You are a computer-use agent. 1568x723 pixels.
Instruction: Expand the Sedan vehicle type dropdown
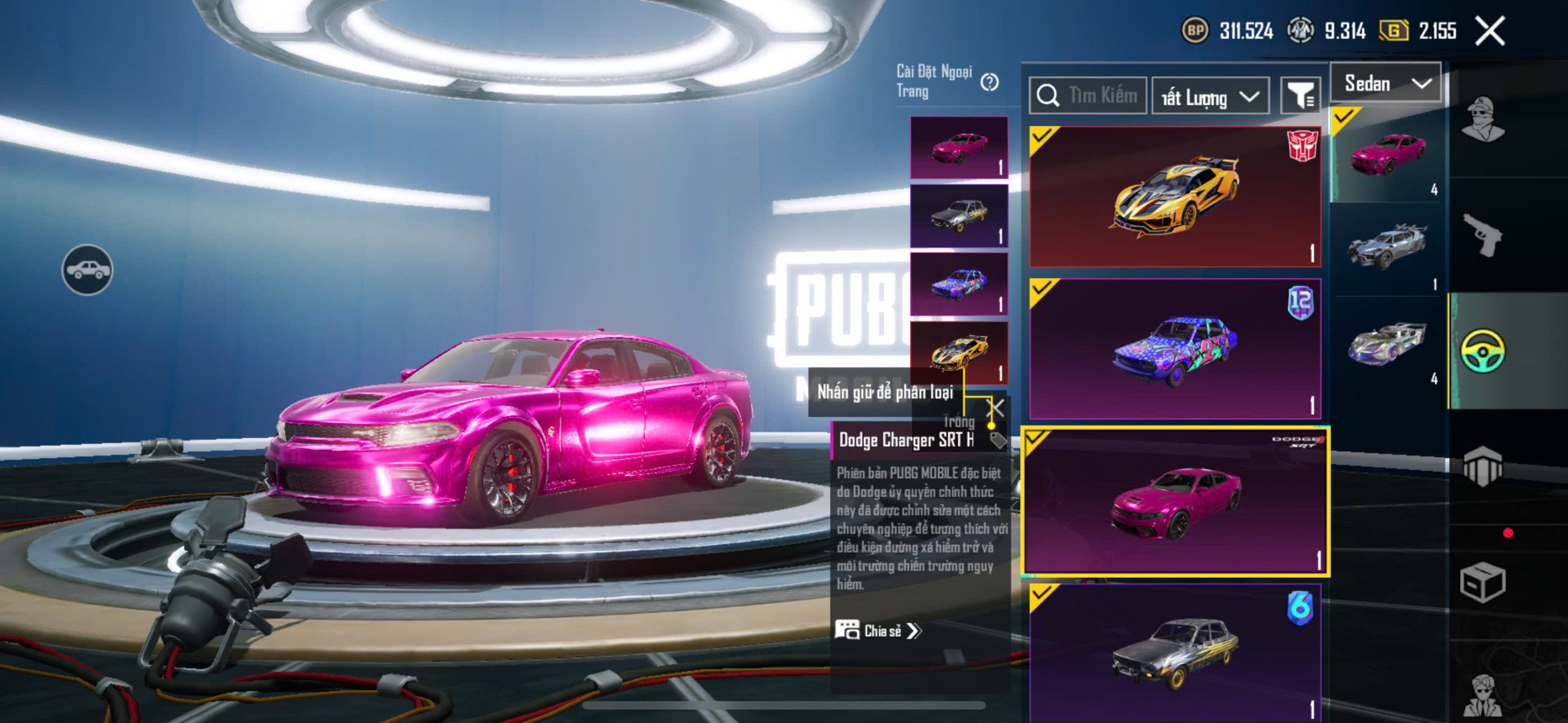coord(1387,83)
